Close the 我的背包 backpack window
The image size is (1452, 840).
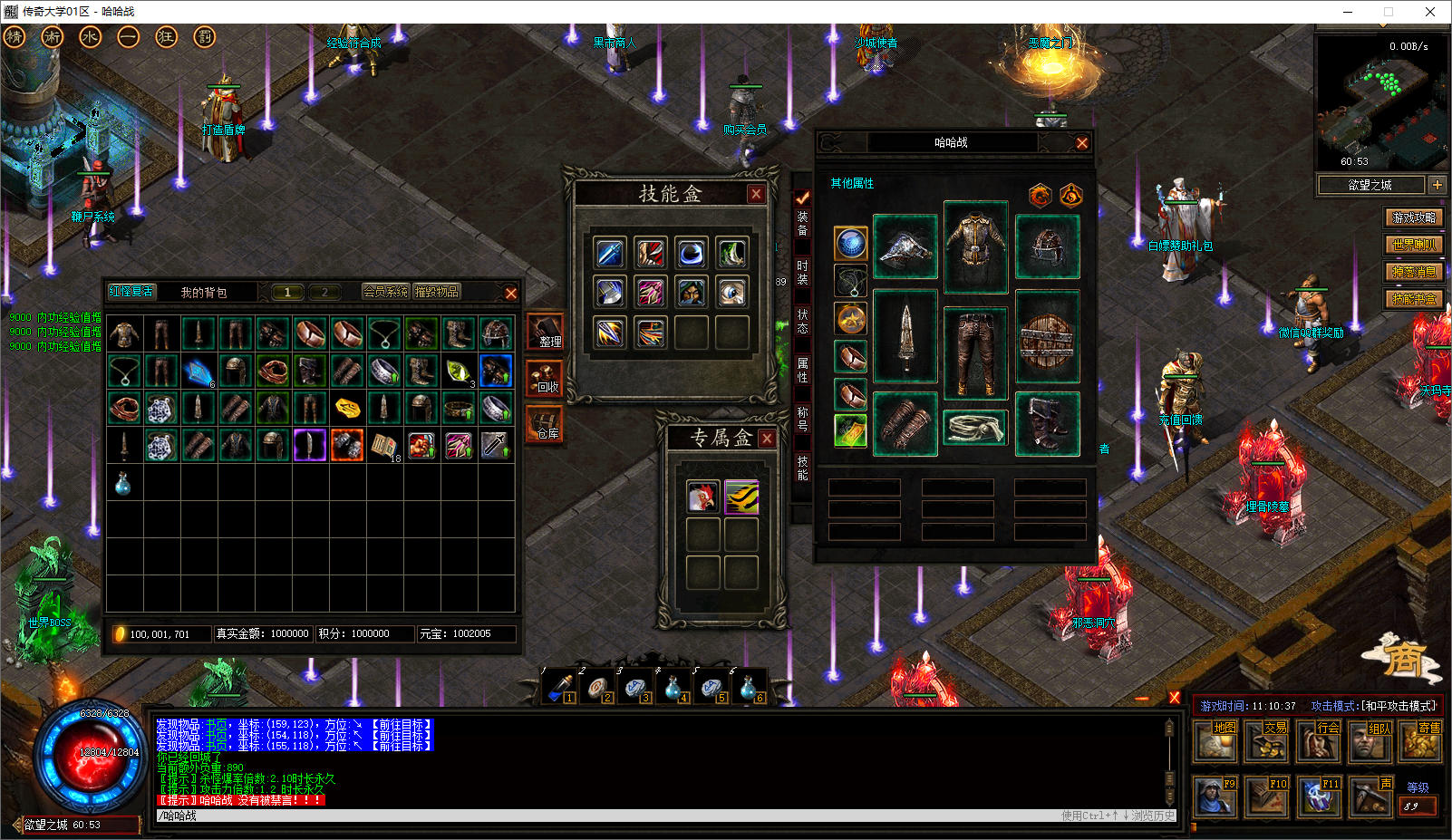(x=510, y=293)
